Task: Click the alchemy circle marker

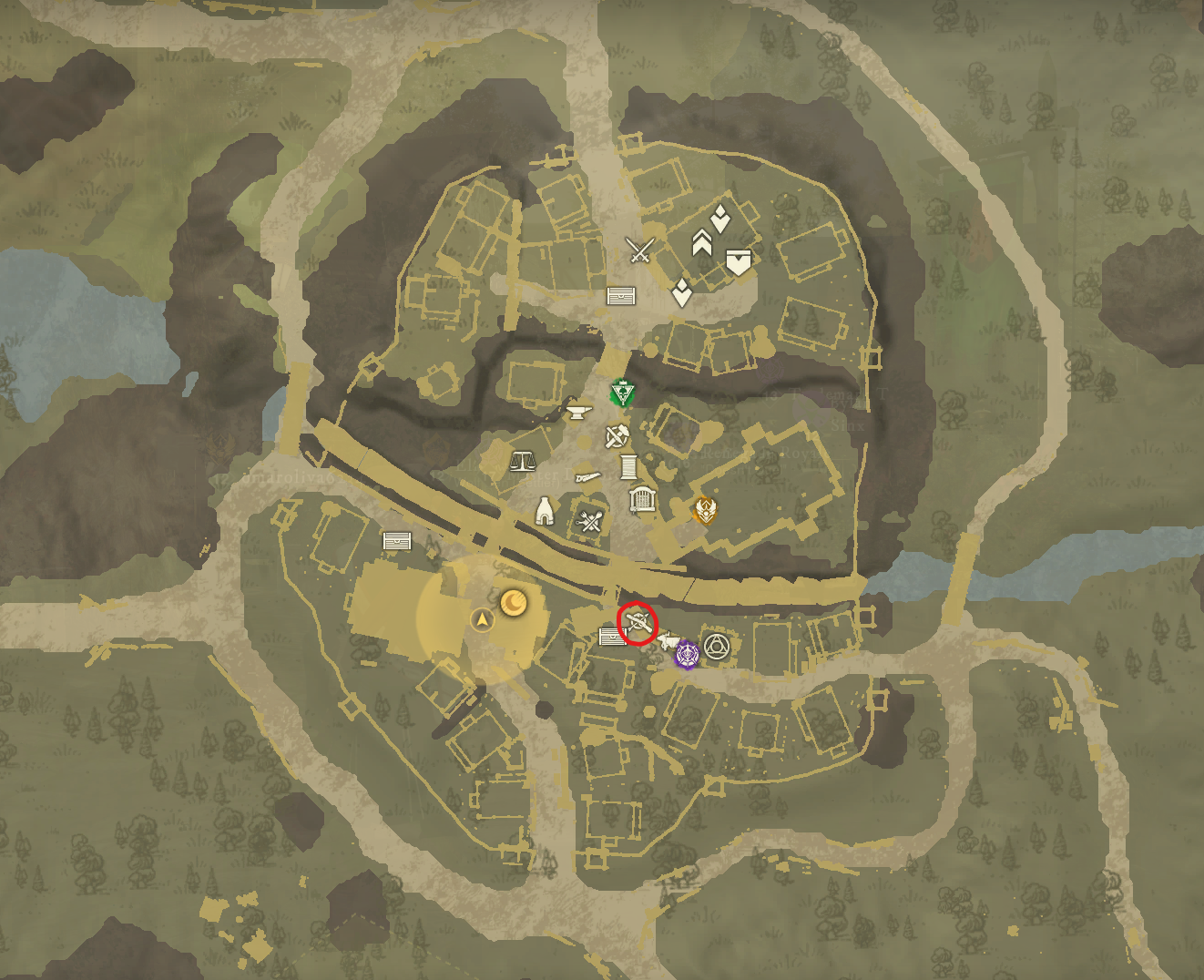Action: click(716, 648)
